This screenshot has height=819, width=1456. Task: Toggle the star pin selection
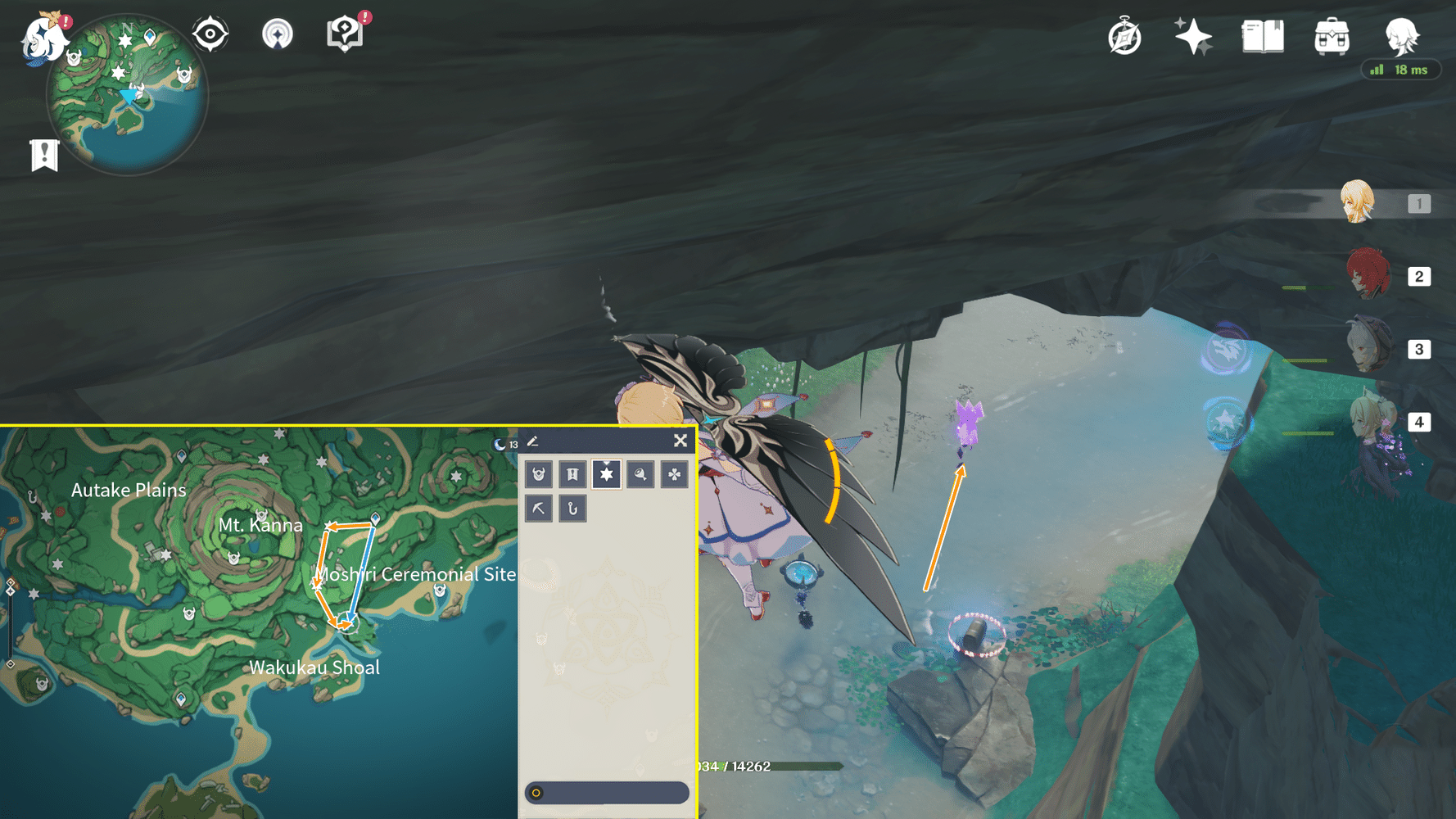tap(607, 474)
